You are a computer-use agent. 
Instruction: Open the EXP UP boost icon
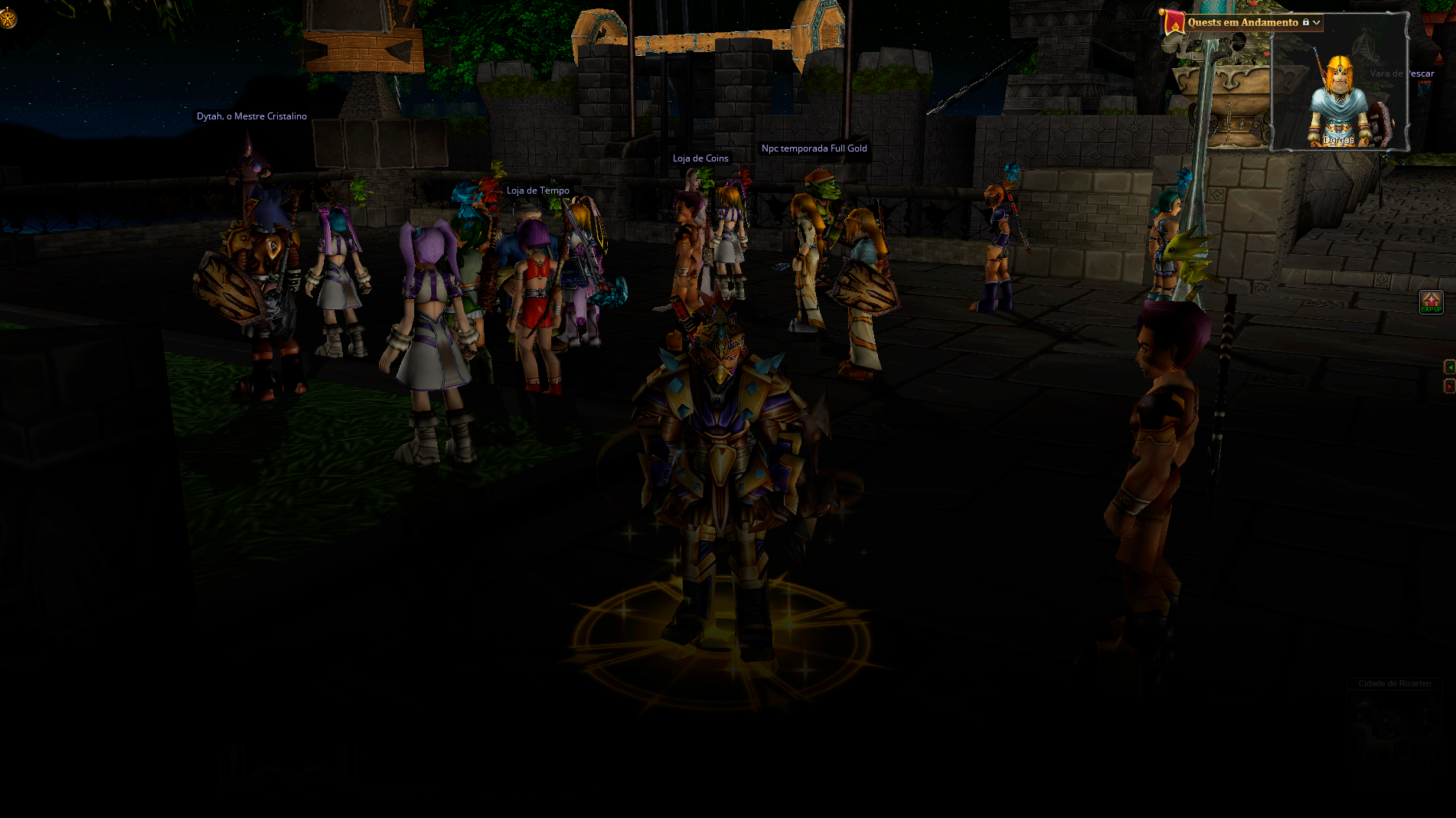(1431, 302)
